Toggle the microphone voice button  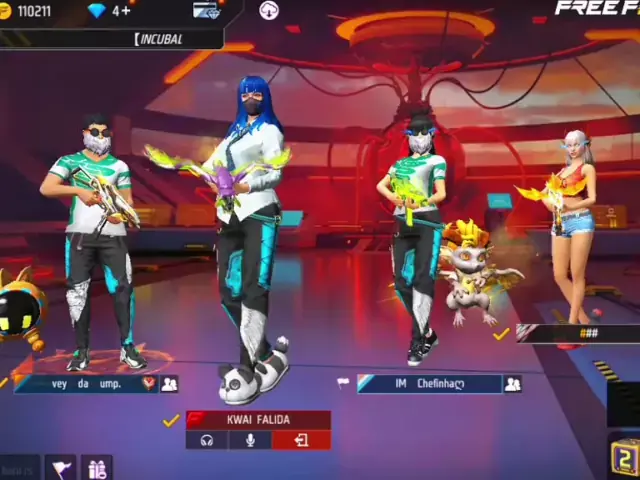click(250, 440)
